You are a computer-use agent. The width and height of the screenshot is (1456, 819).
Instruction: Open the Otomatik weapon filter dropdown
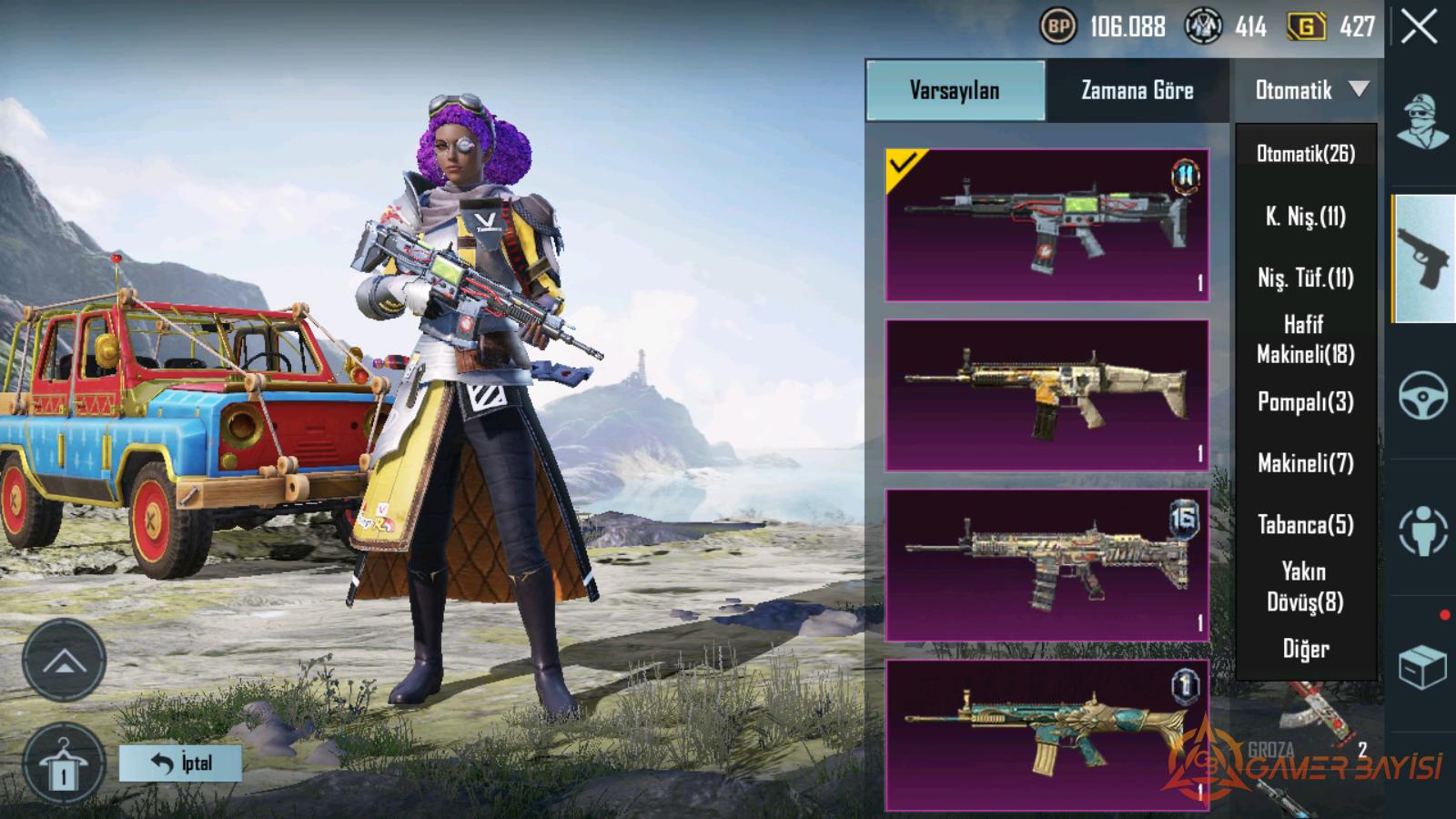1309,90
